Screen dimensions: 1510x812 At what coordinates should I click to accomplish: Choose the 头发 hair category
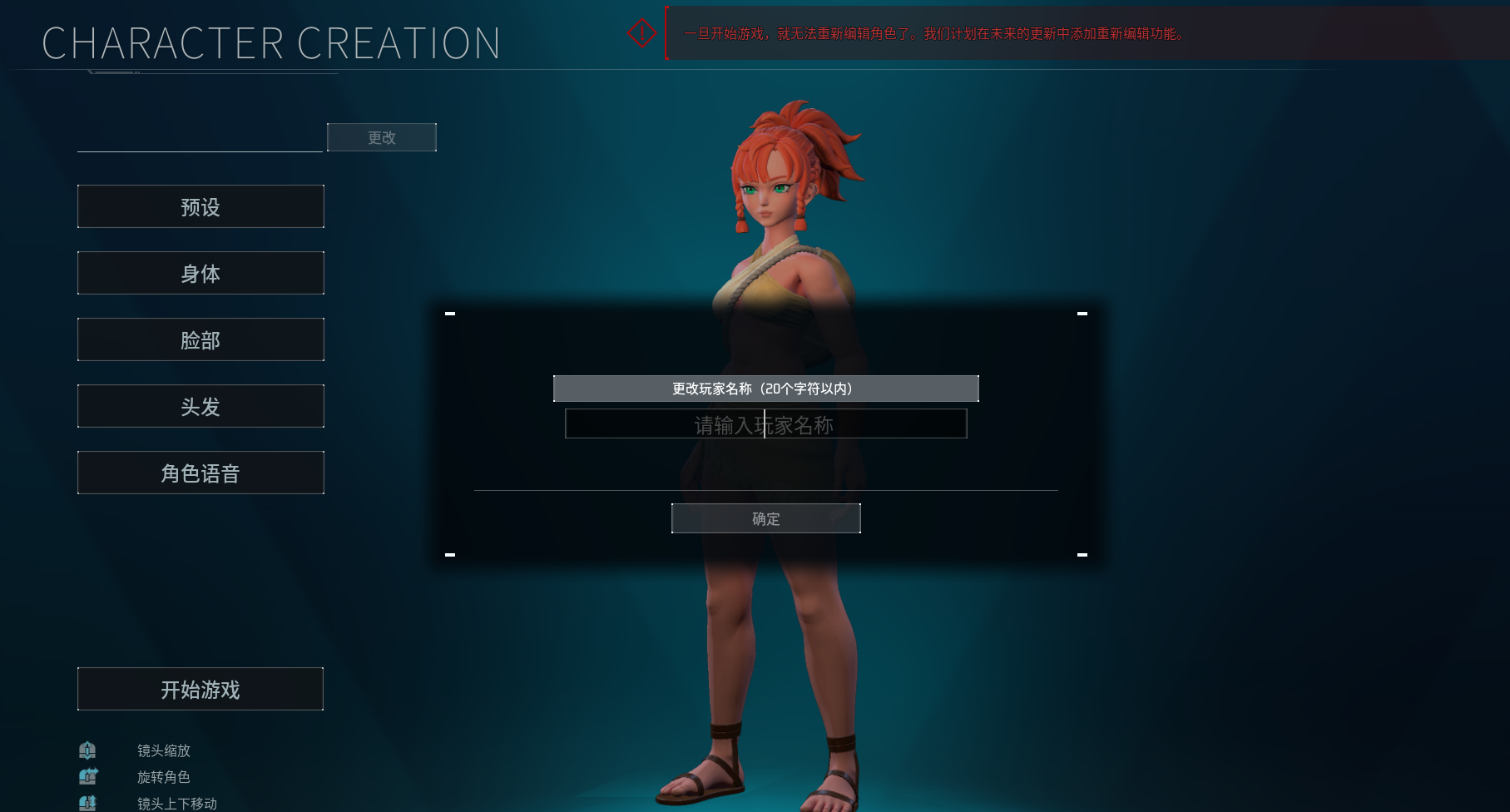[x=201, y=406]
